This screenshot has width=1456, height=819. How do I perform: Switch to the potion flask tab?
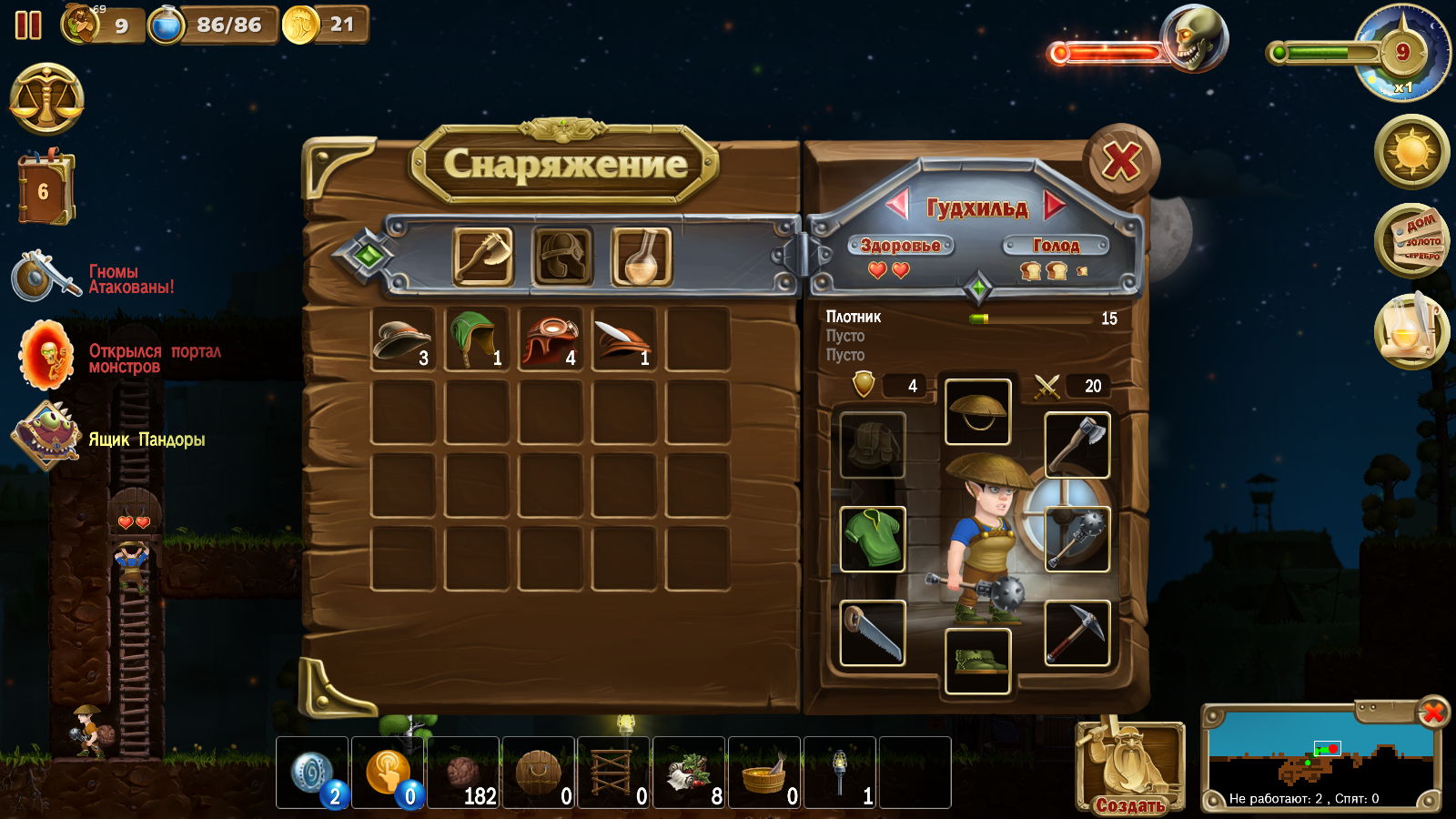click(x=642, y=258)
